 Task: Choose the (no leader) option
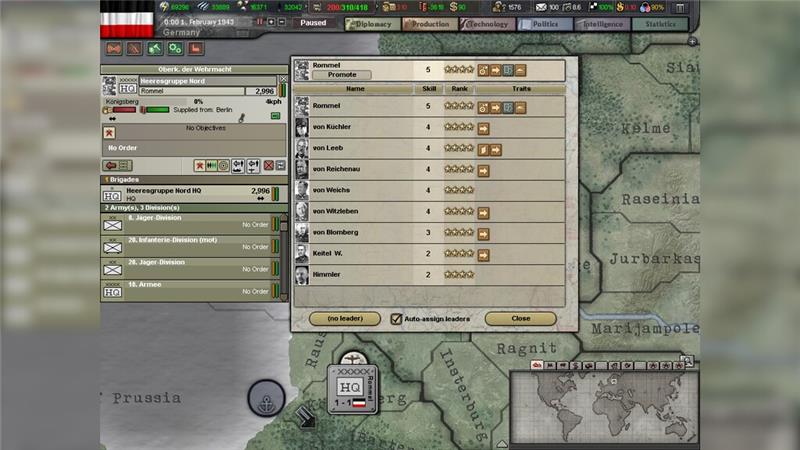(345, 318)
